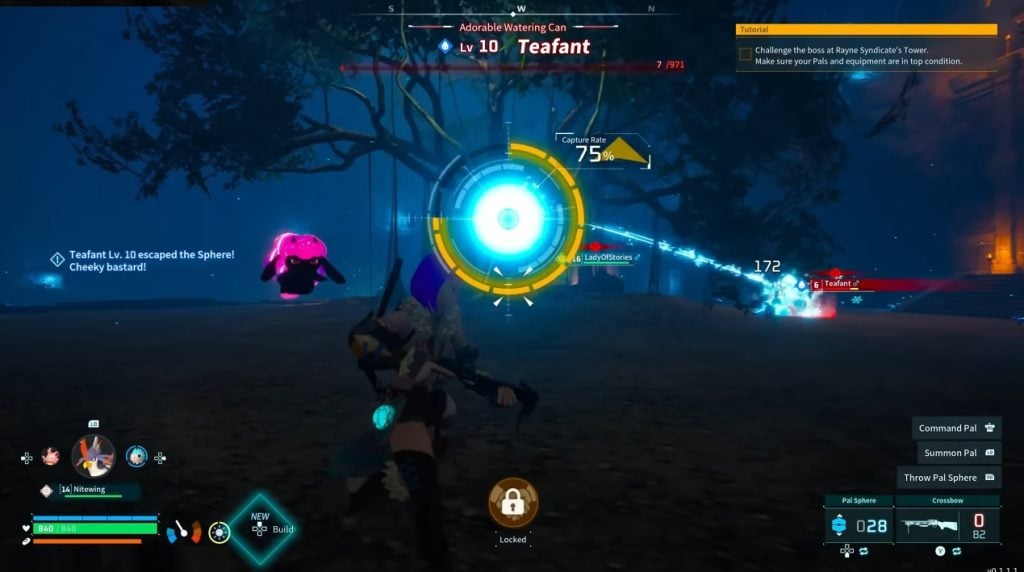Select the Nitewing portrait in the party
1024x572 pixels.
(93, 456)
